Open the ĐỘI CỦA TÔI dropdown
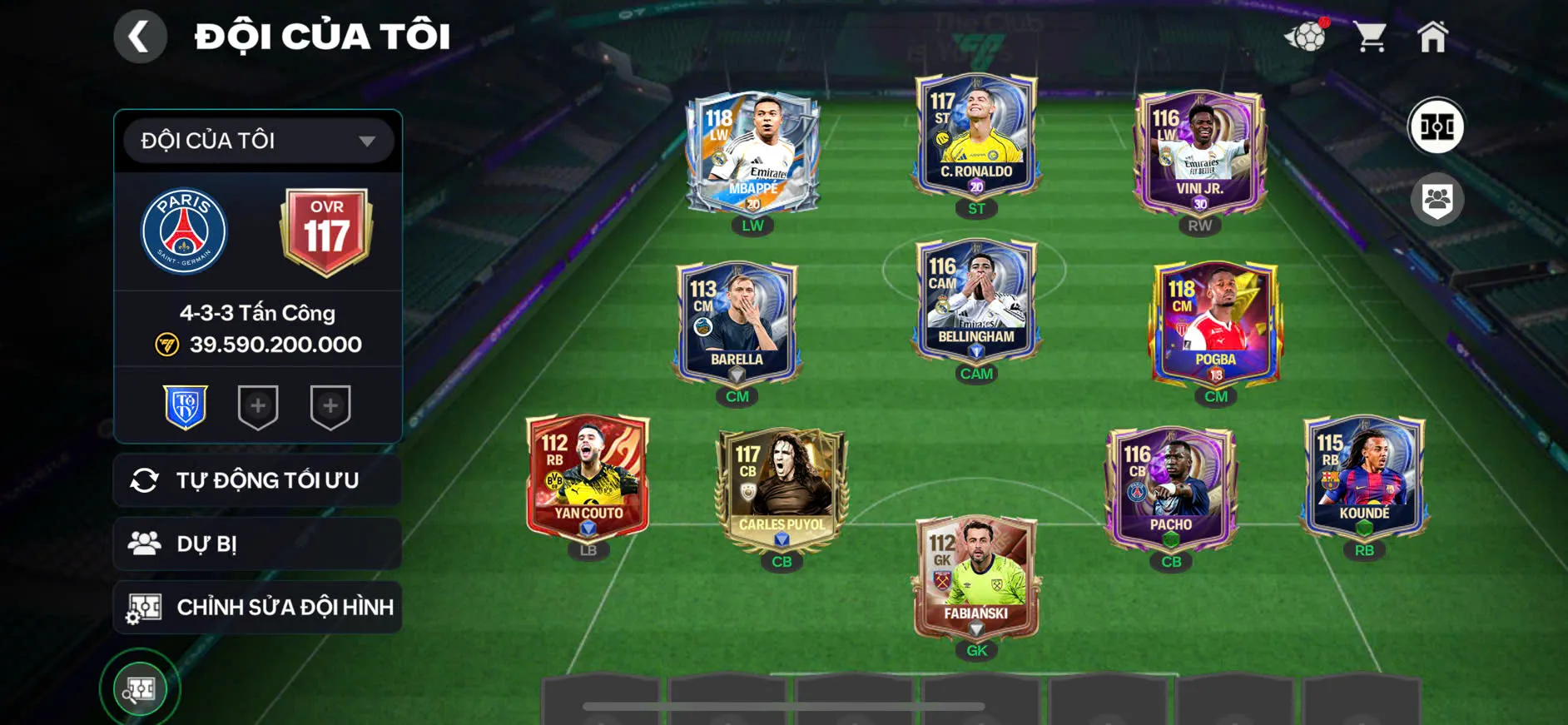The height and width of the screenshot is (725, 1568). pyautogui.click(x=258, y=141)
